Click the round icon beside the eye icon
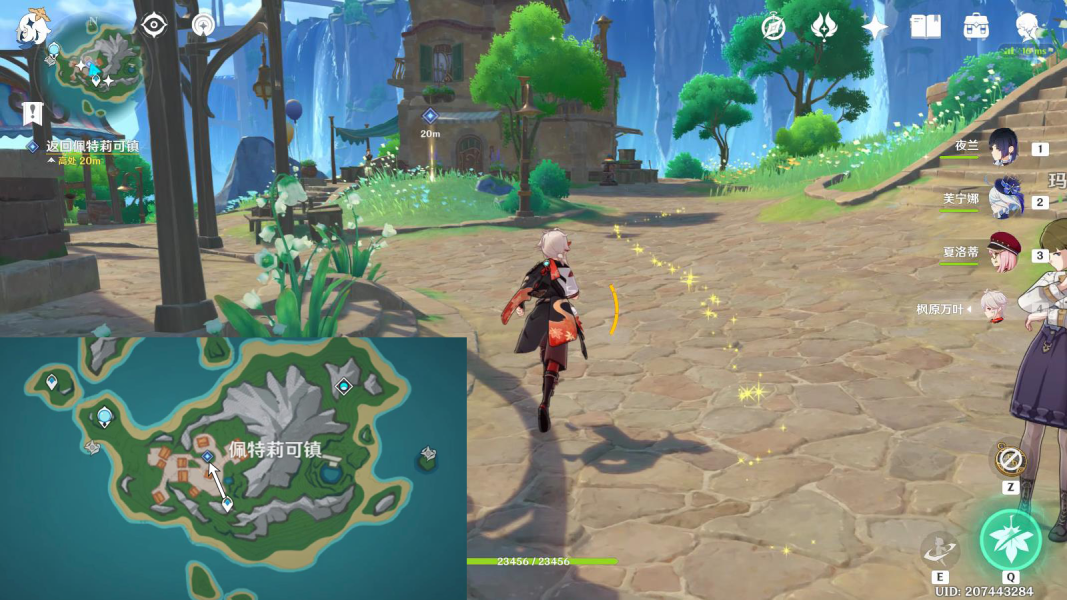Viewport: 1067px width, 600px height. 203,24
